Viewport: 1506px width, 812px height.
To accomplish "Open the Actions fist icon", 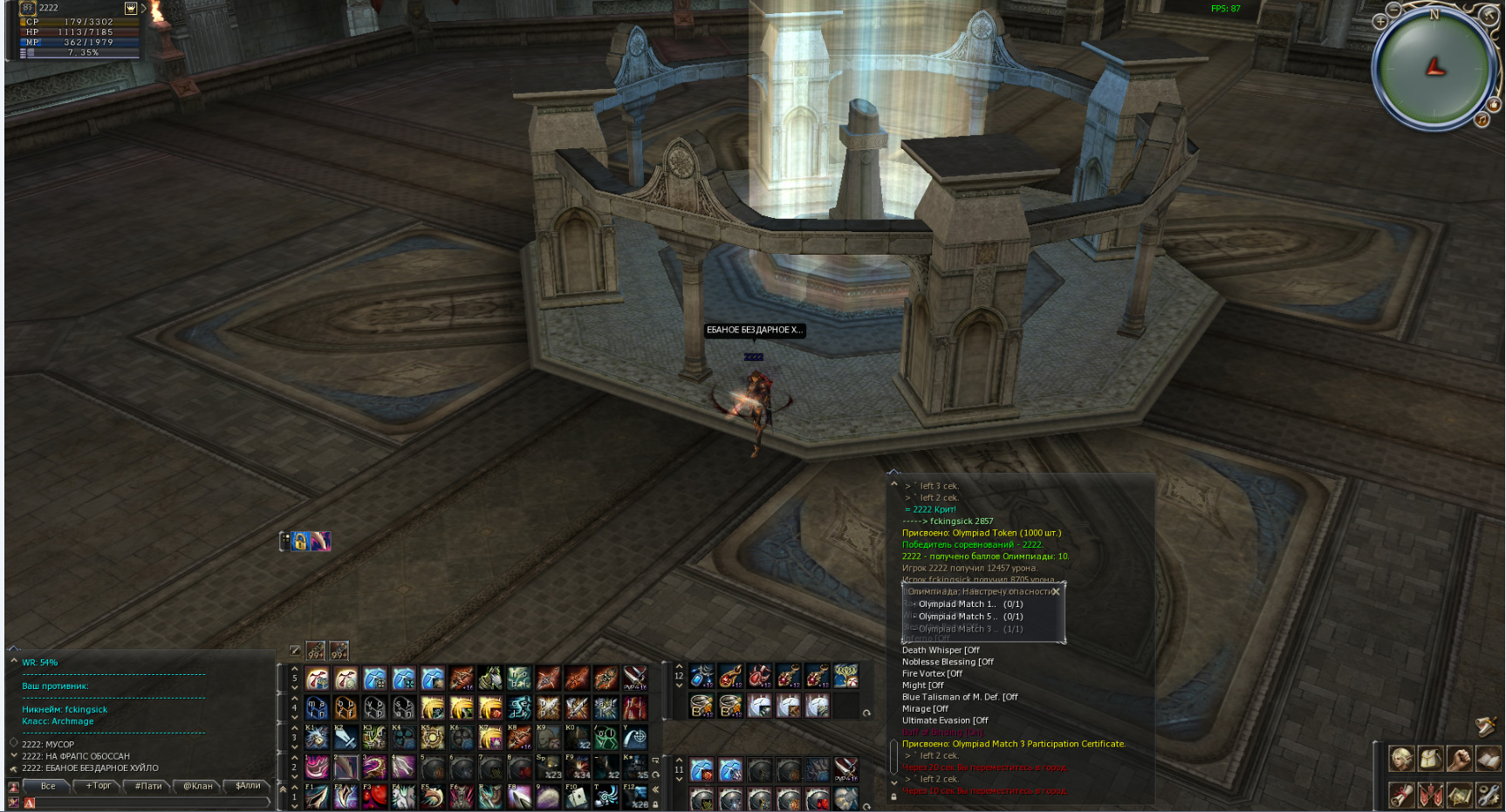I will [1460, 758].
